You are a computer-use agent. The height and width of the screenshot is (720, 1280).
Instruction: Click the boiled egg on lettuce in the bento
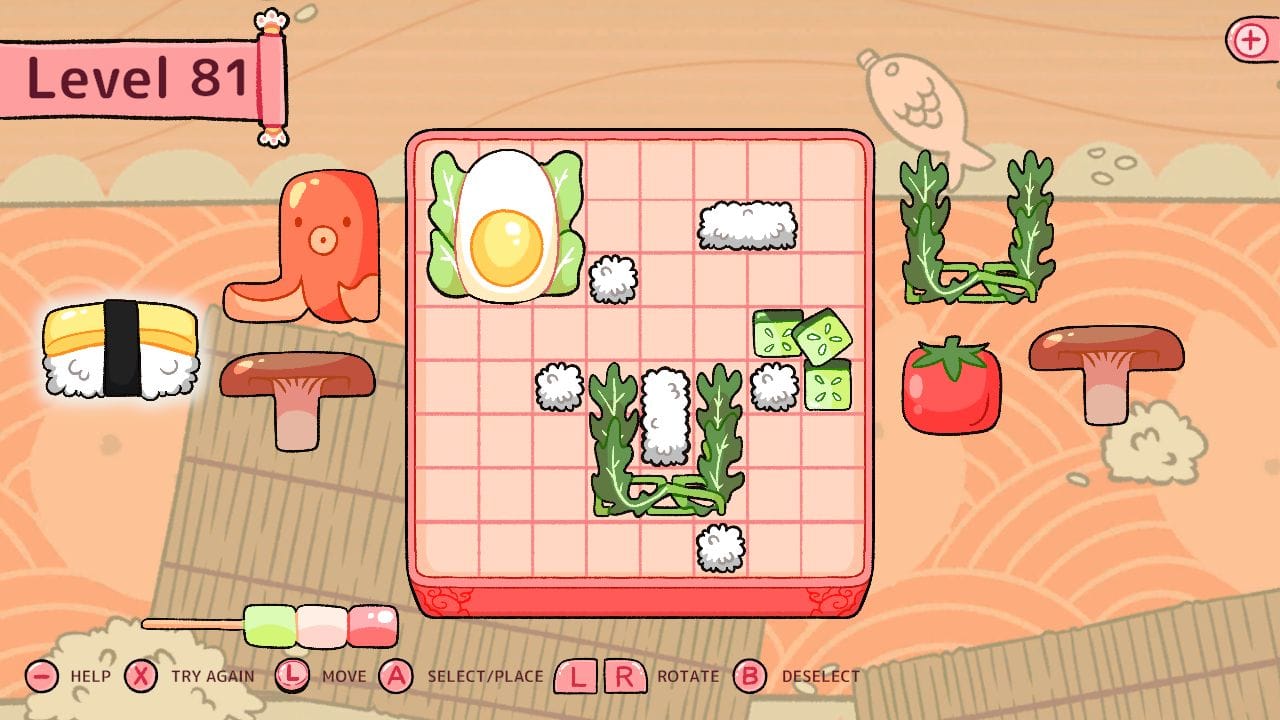tap(510, 225)
